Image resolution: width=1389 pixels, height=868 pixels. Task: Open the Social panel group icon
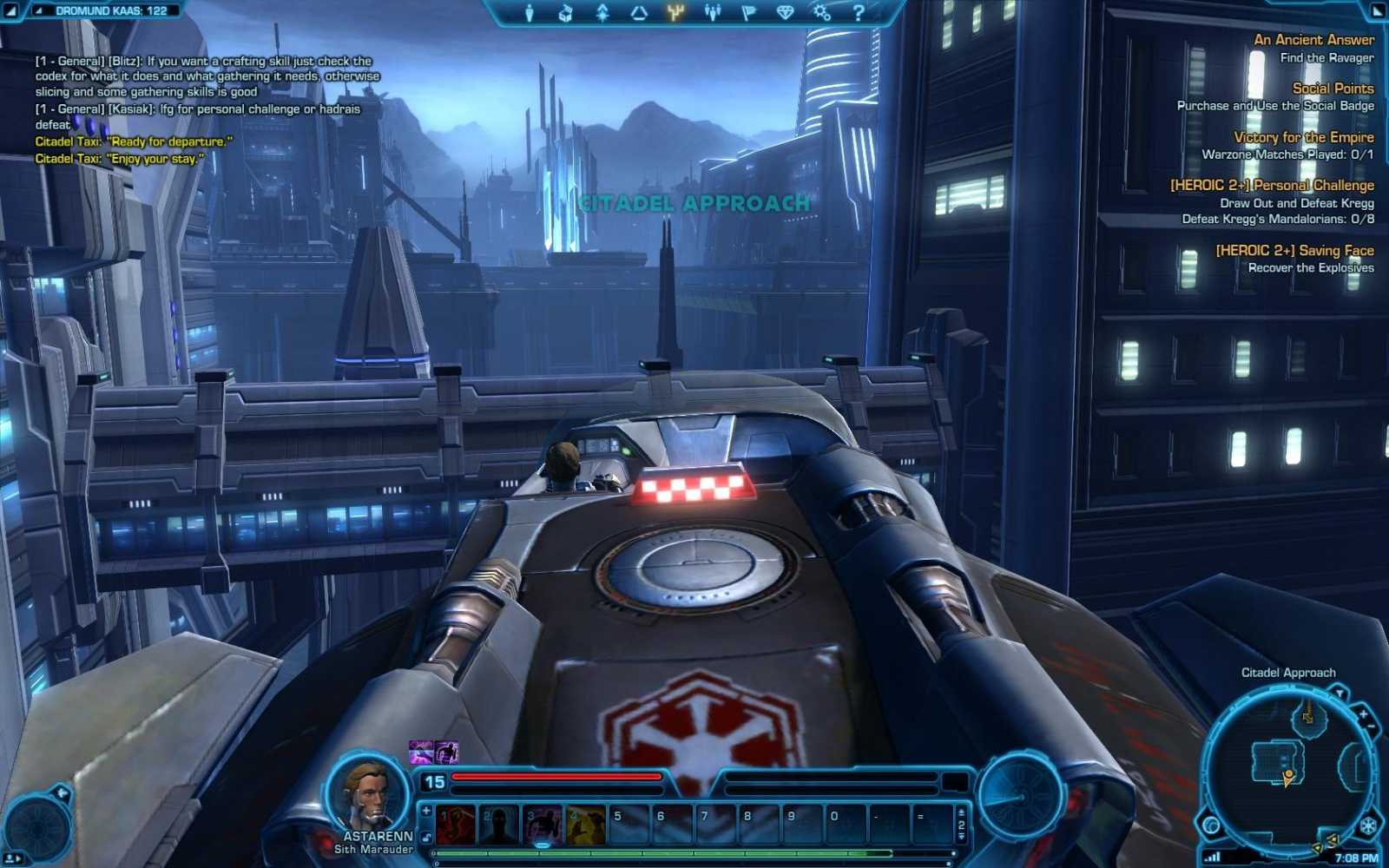tap(714, 12)
